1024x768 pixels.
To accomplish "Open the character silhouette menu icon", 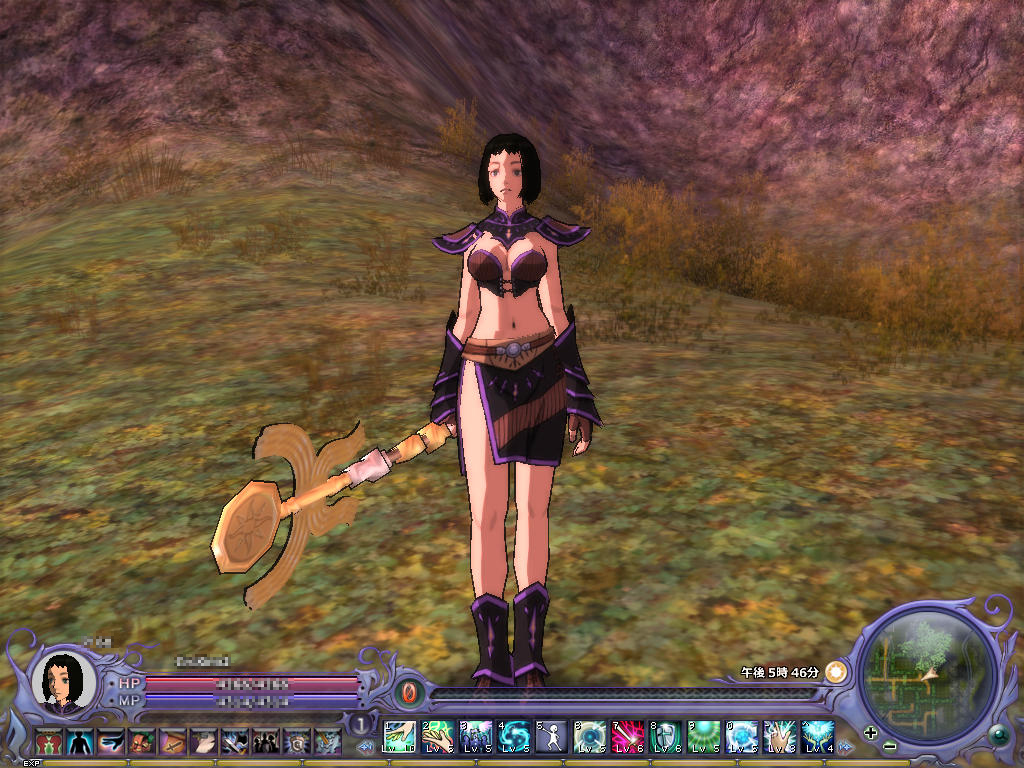I will 78,741.
